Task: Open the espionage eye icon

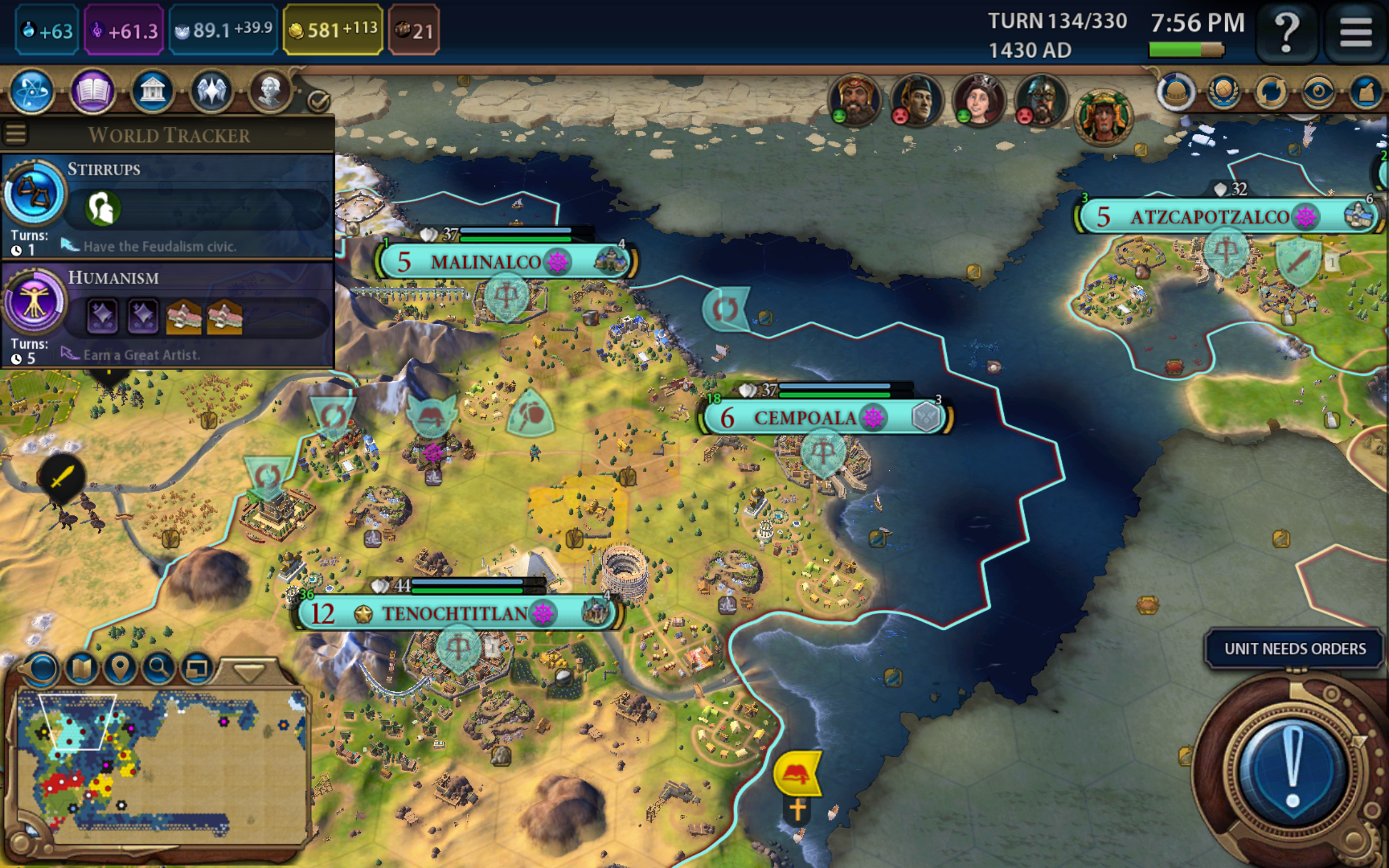Action: pyautogui.click(x=1318, y=91)
